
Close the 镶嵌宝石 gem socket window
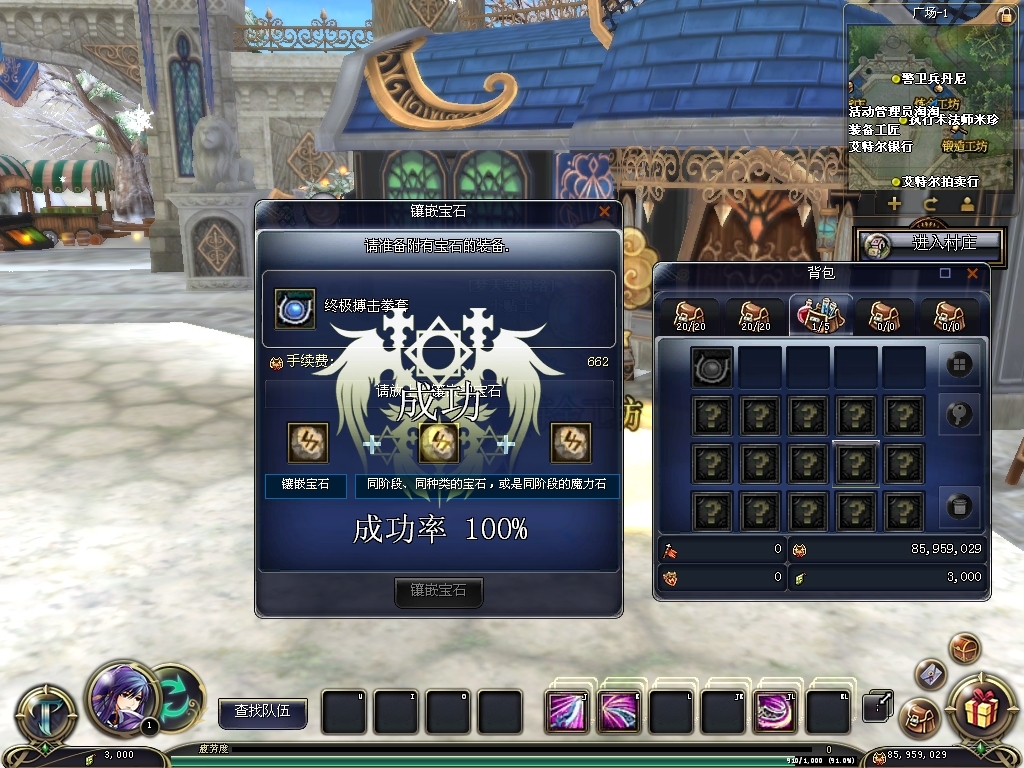coord(604,212)
